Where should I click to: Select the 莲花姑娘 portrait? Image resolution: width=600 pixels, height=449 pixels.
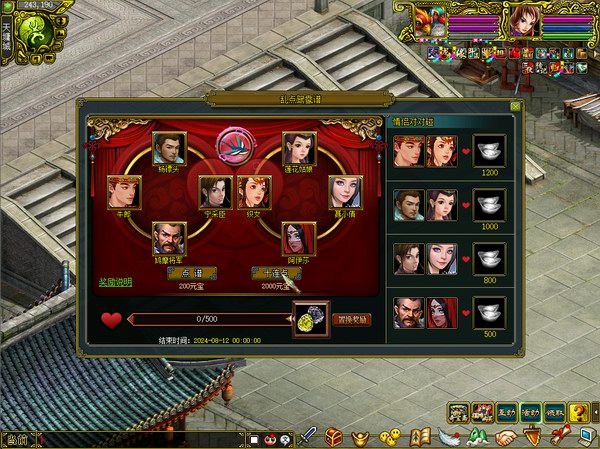click(299, 149)
